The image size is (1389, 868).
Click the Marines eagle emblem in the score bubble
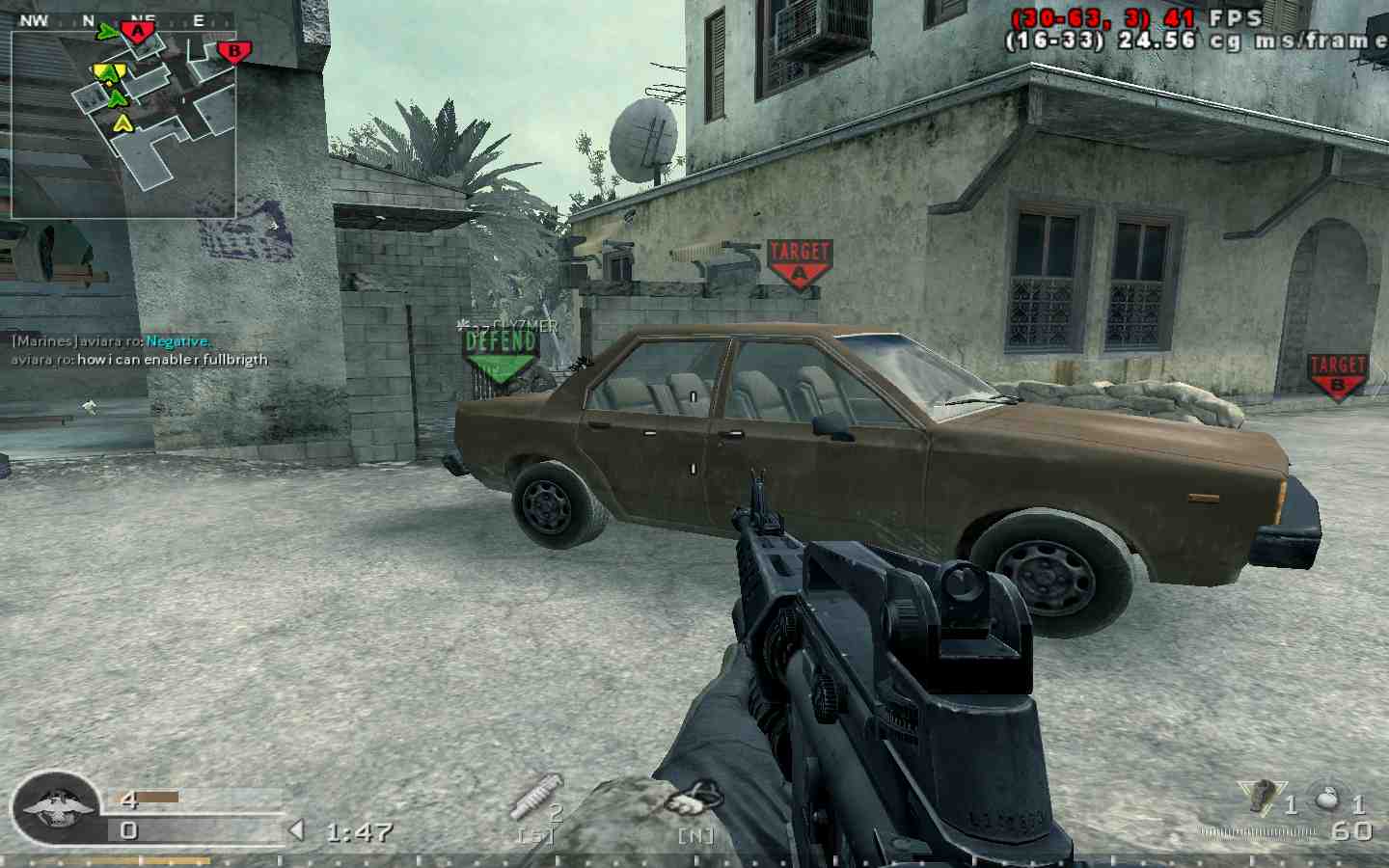[x=53, y=810]
